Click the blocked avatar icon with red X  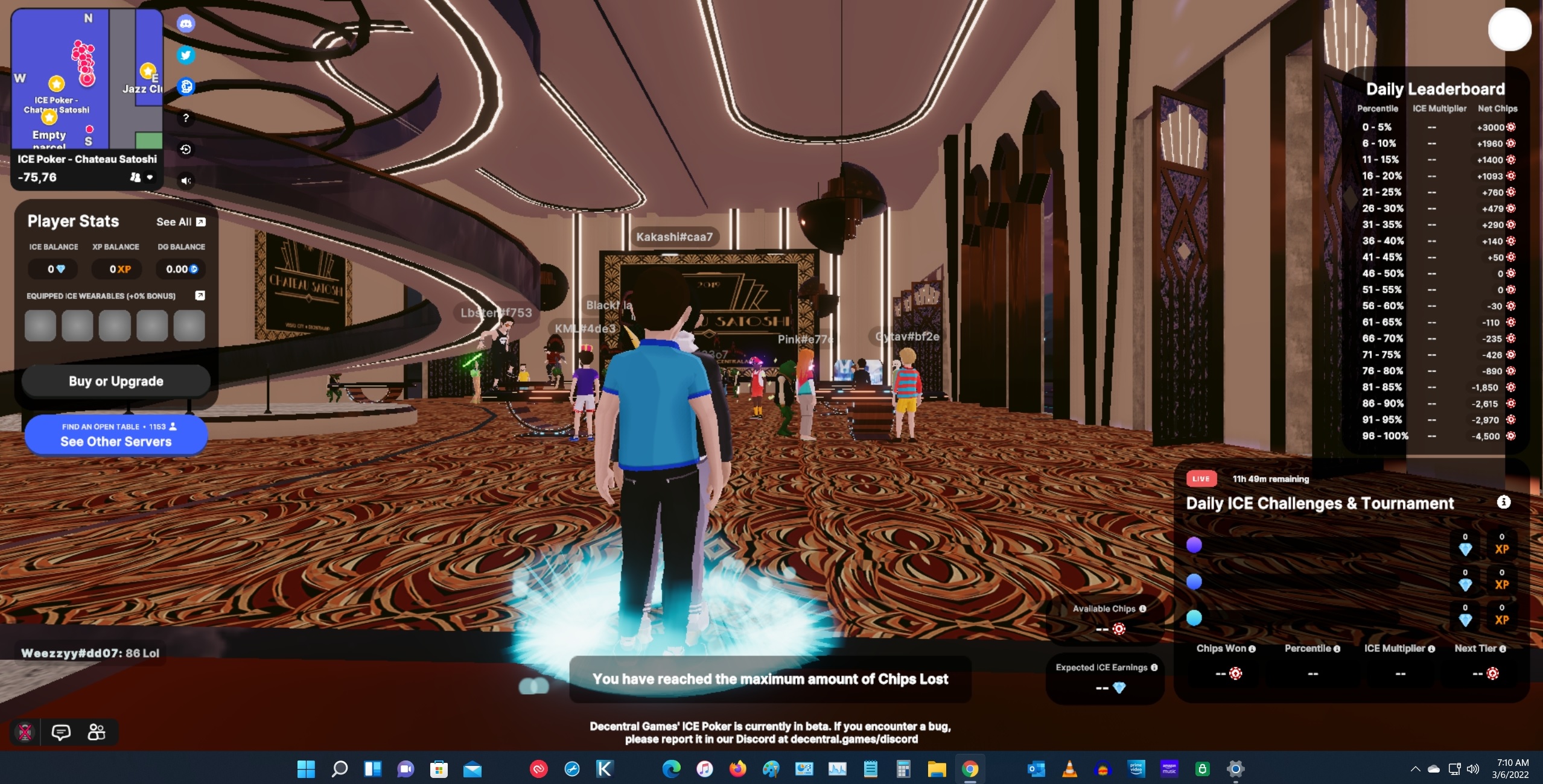(26, 733)
